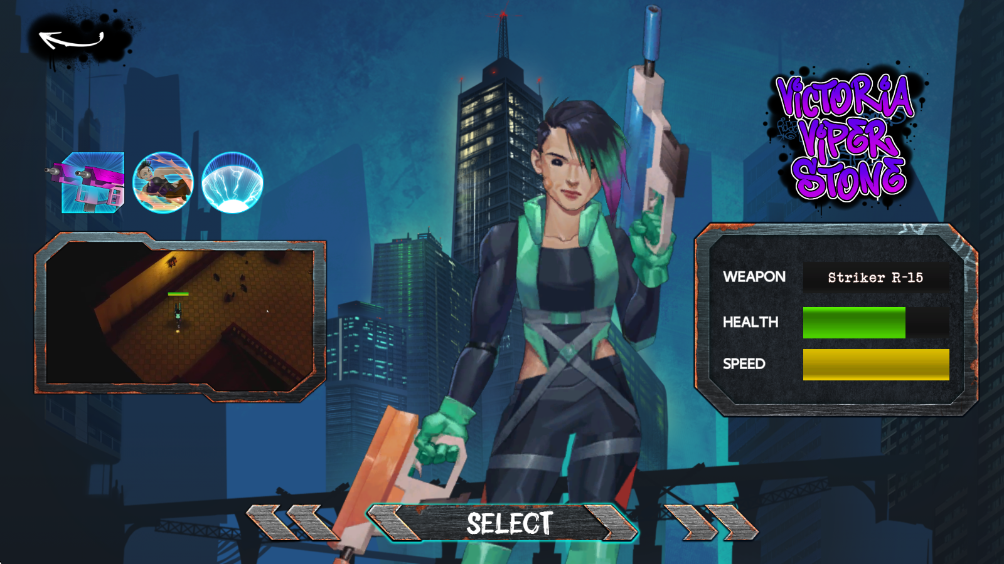1004x564 pixels.
Task: View the round dash ability icon
Action: [x=163, y=182]
